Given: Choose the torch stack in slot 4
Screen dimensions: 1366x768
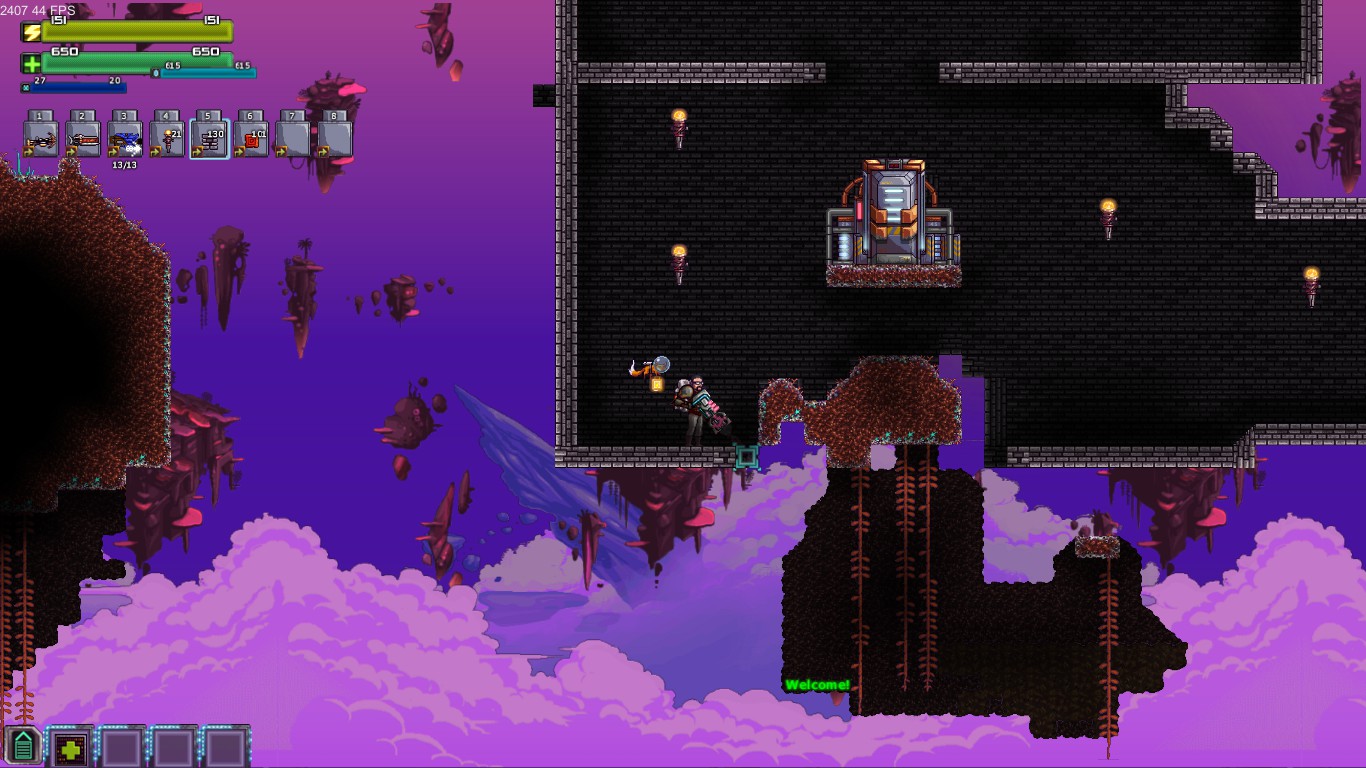Looking at the screenshot, I should (x=167, y=139).
